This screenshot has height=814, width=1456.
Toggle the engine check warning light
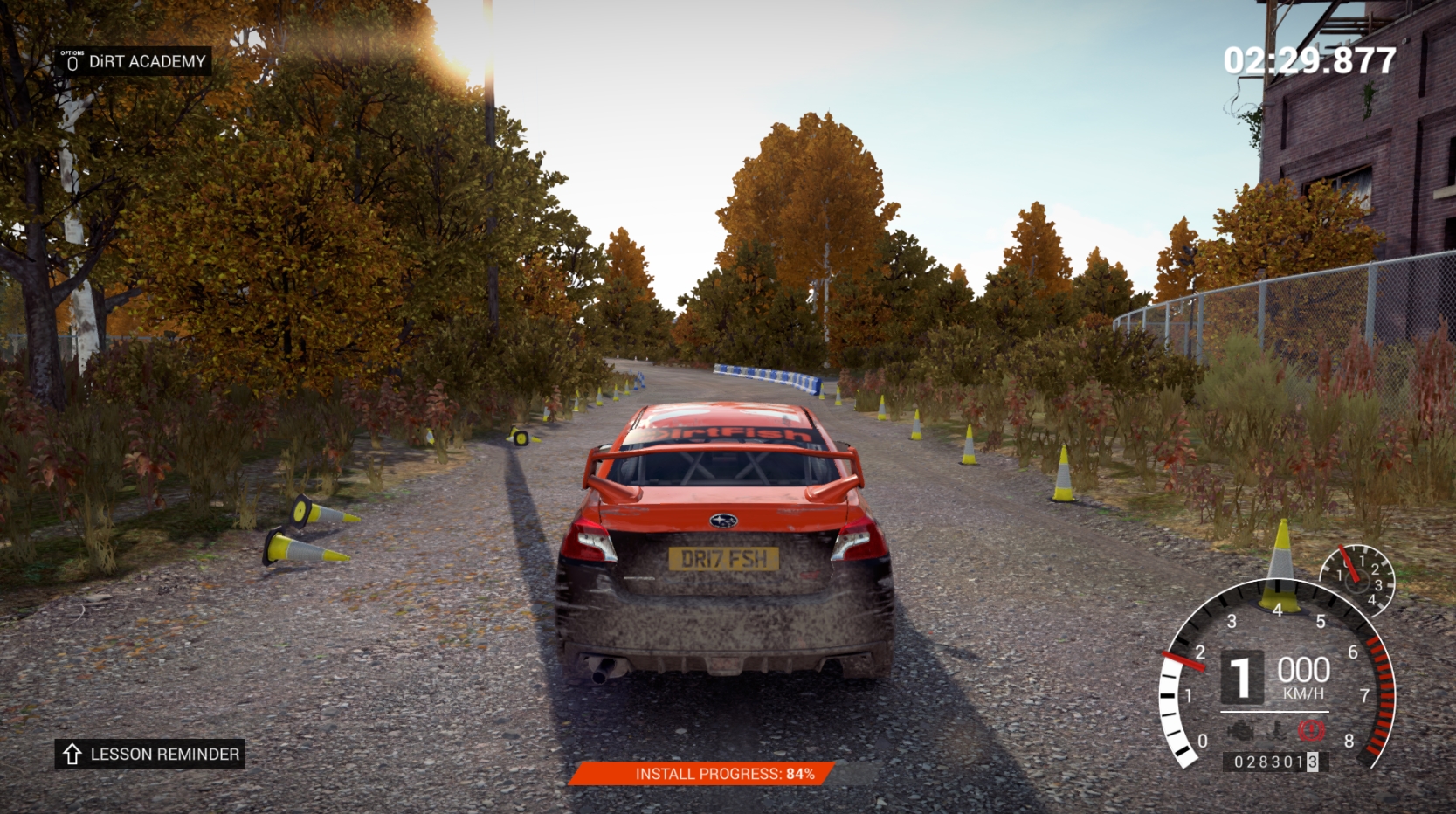pos(1240,729)
